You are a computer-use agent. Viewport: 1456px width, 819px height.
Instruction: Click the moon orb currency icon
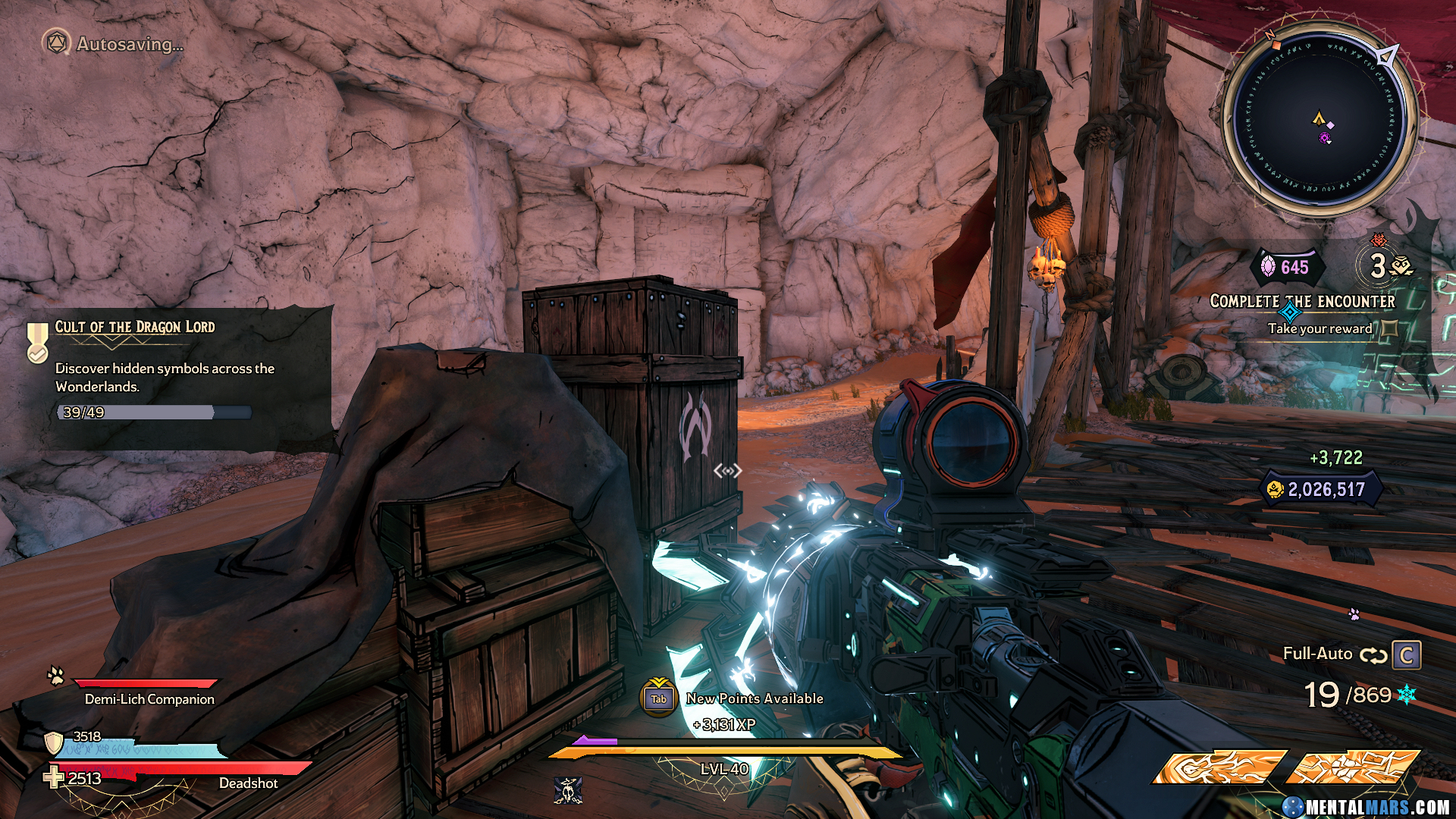point(1268,267)
